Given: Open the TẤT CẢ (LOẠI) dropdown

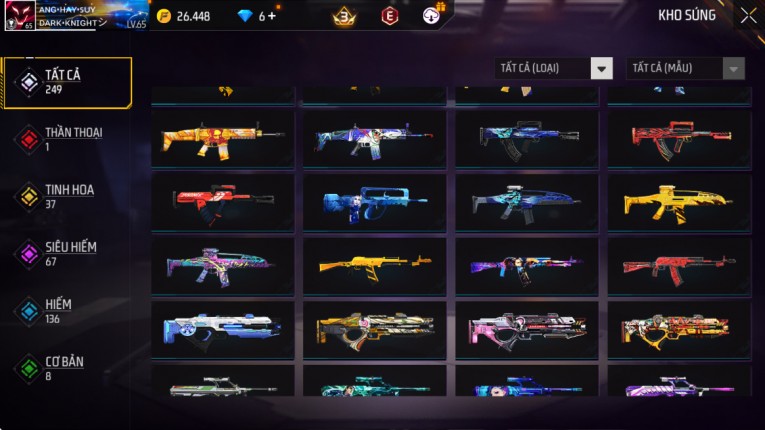Looking at the screenshot, I should pos(553,68).
